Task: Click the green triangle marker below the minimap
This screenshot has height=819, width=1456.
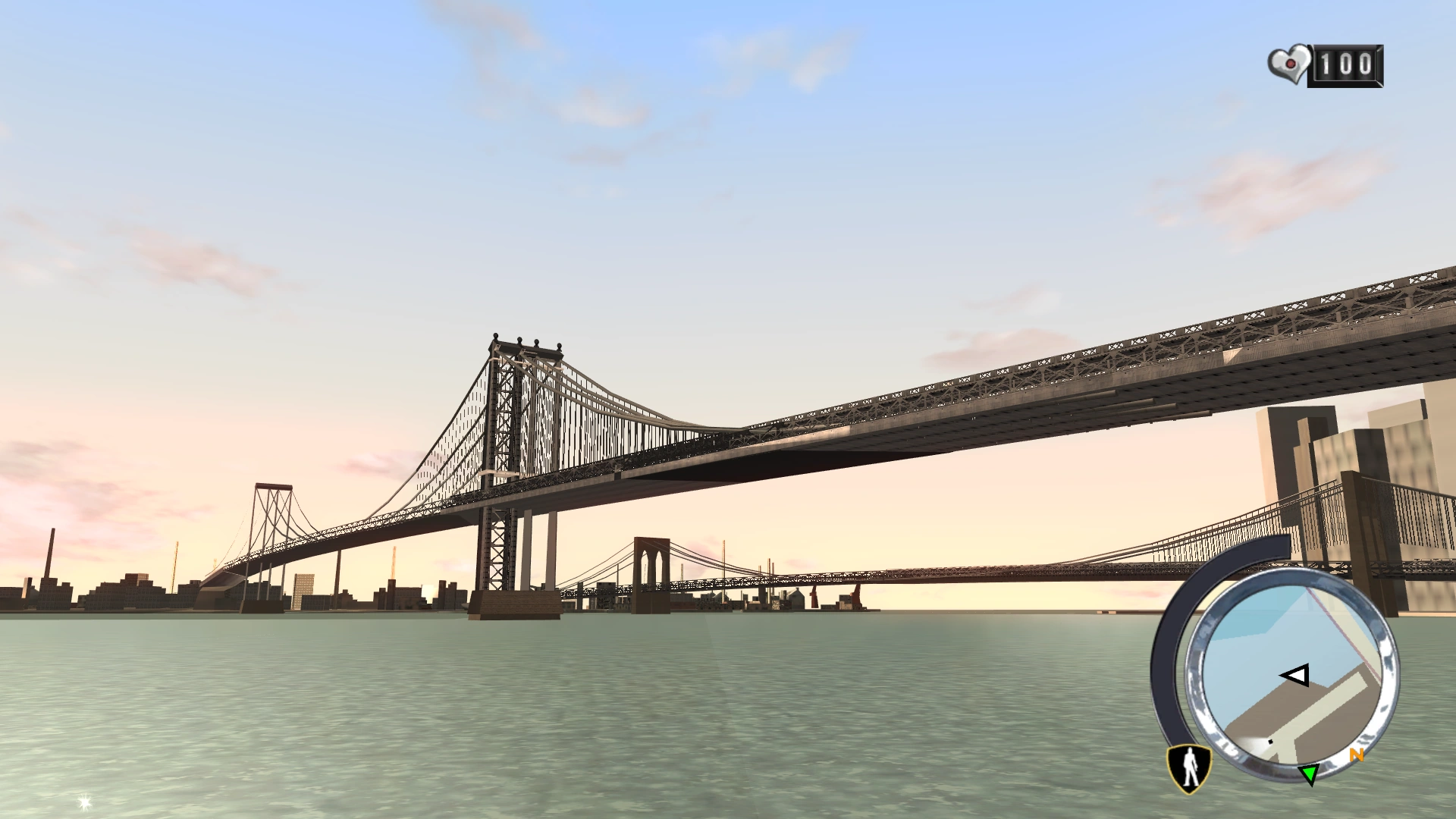Action: click(x=1310, y=775)
